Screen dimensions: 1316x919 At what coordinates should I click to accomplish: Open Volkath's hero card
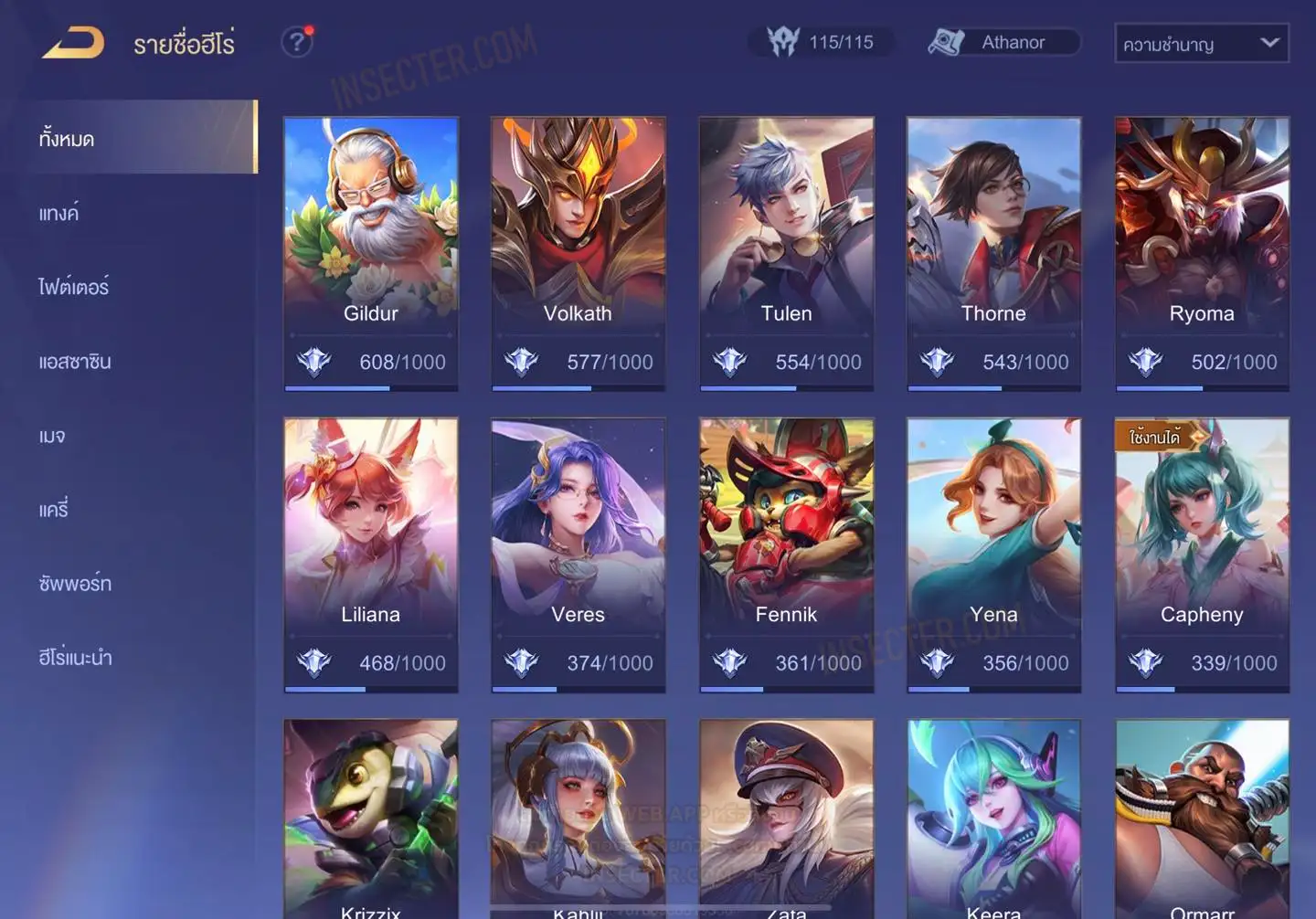pos(578,253)
